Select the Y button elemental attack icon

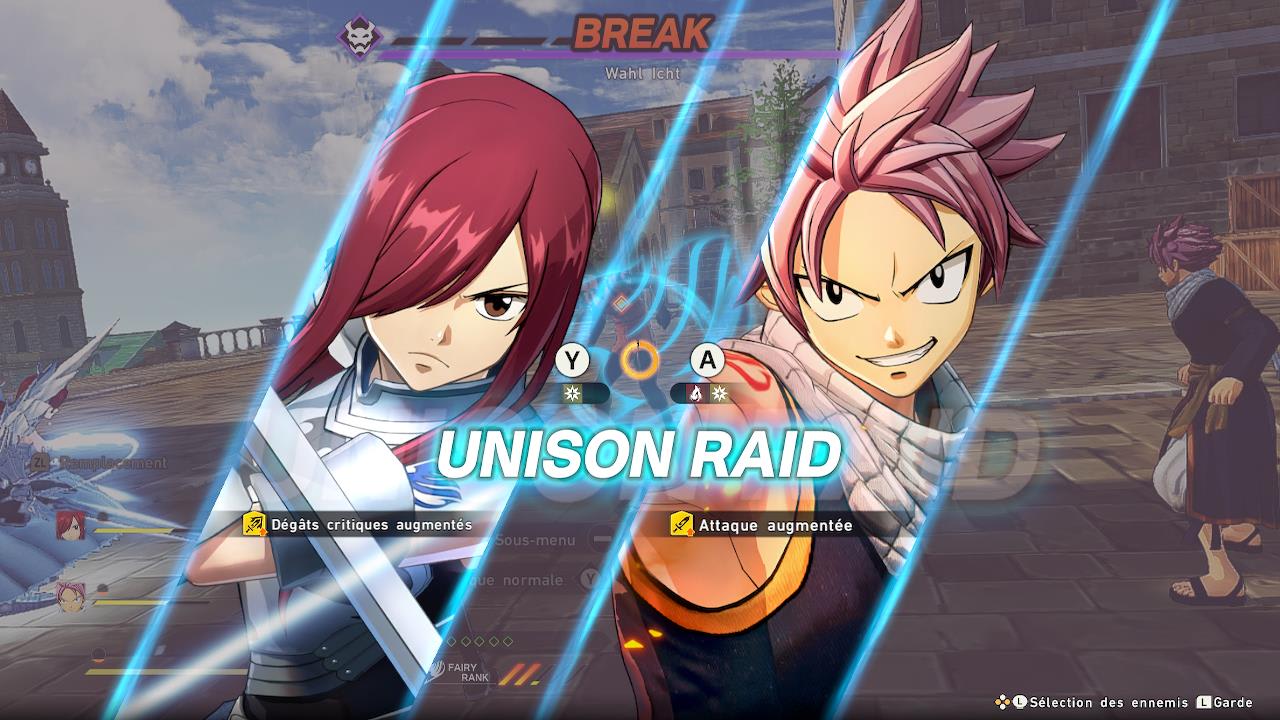pos(571,393)
